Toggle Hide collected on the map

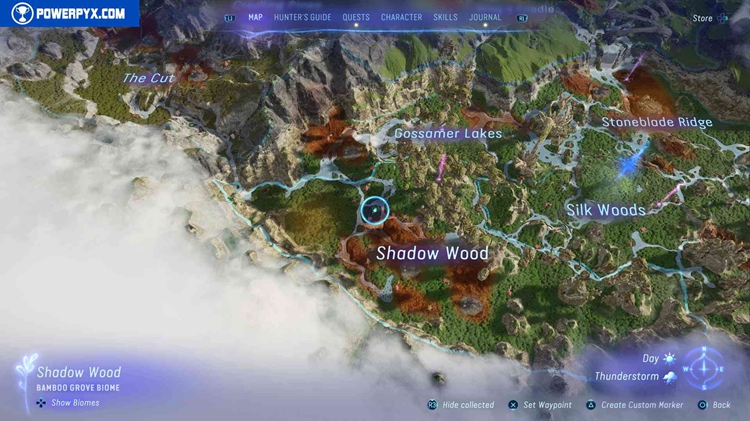462,405
